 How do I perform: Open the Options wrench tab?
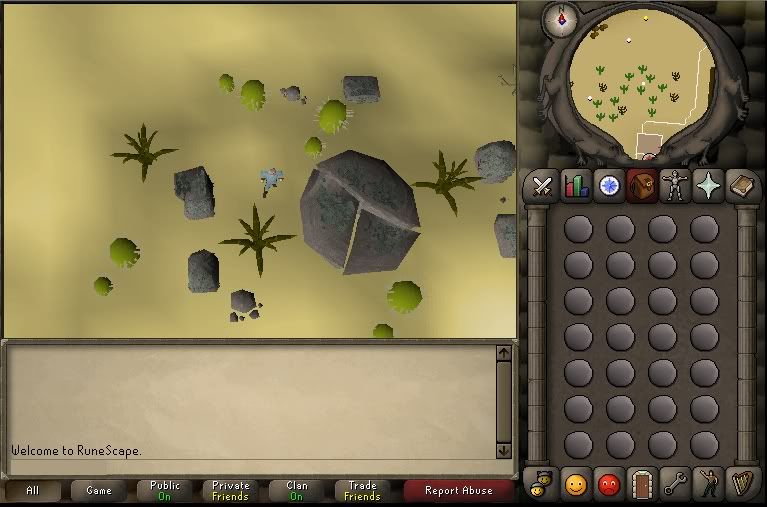click(x=675, y=485)
